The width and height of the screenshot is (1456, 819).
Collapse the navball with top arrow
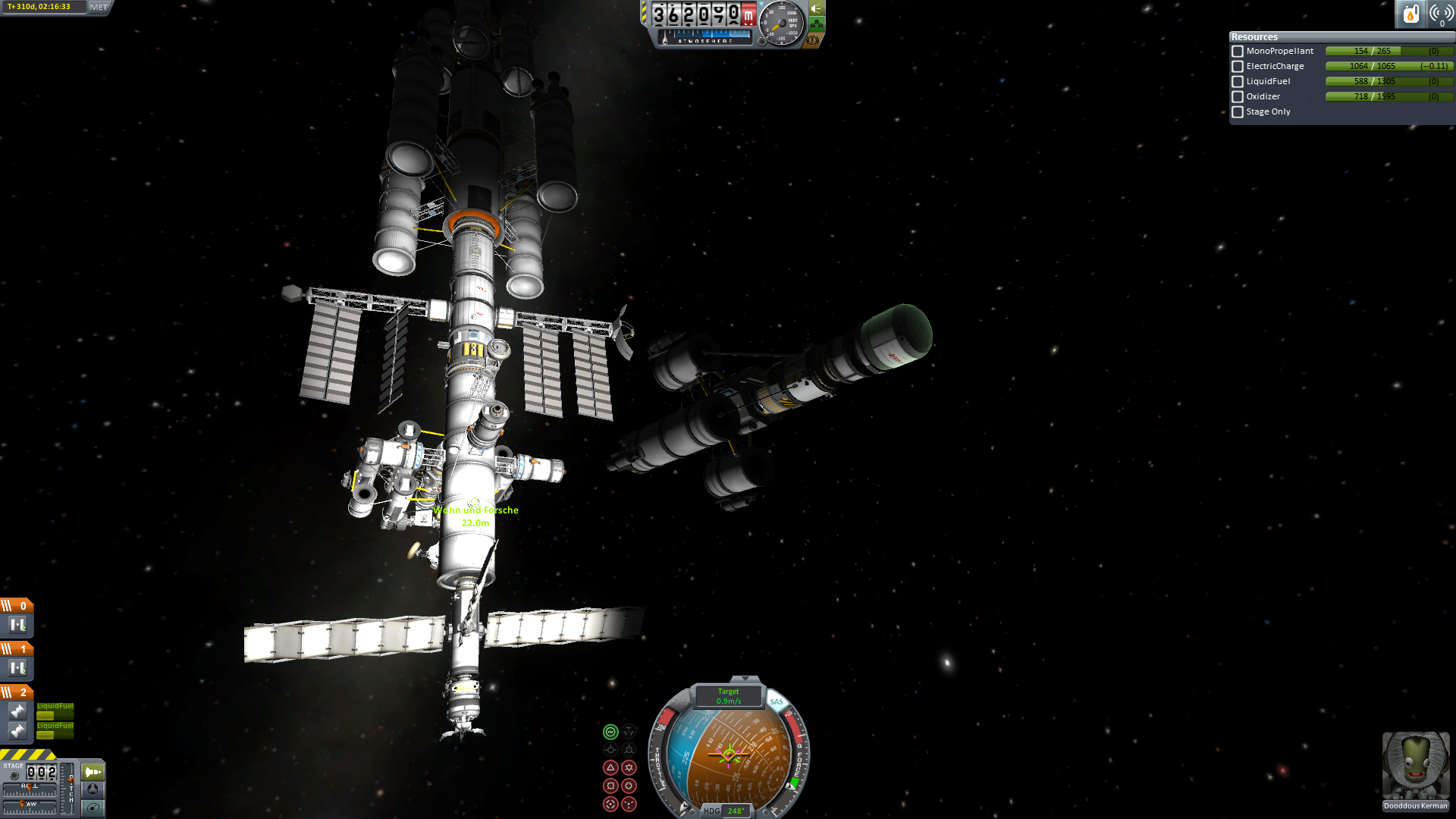pos(745,679)
